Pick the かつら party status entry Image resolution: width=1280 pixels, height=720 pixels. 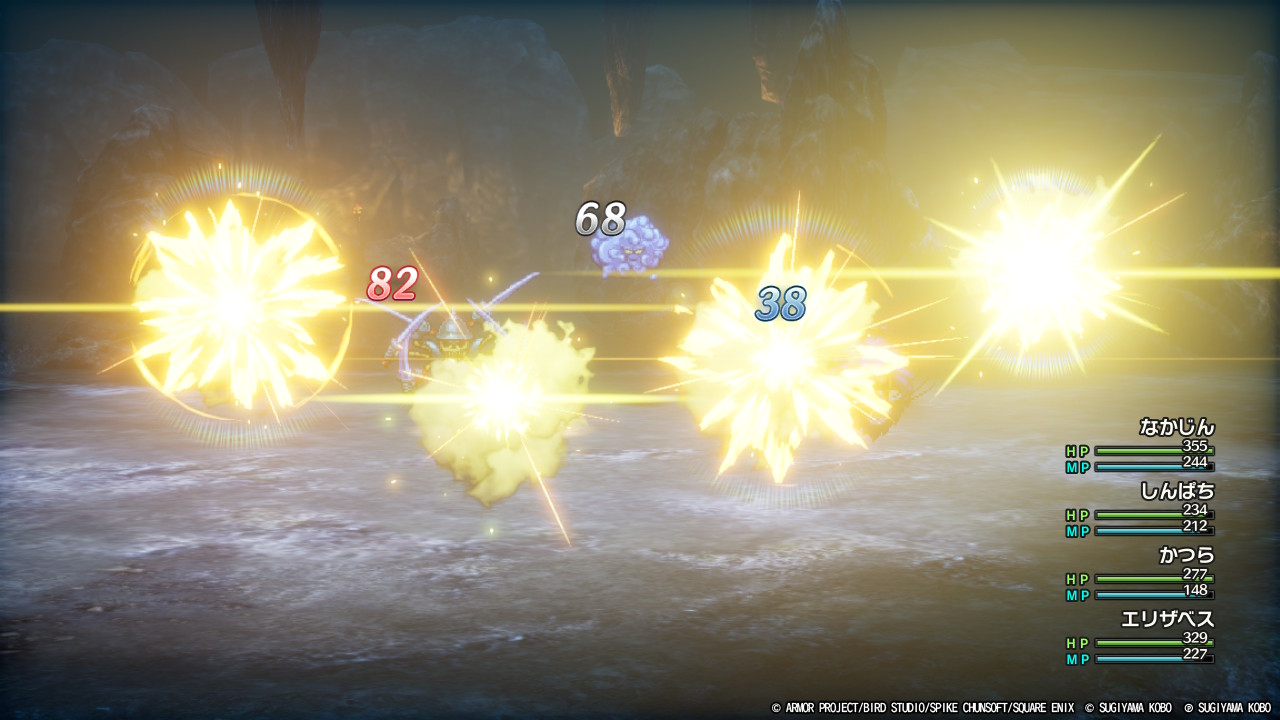pyautogui.click(x=1186, y=556)
